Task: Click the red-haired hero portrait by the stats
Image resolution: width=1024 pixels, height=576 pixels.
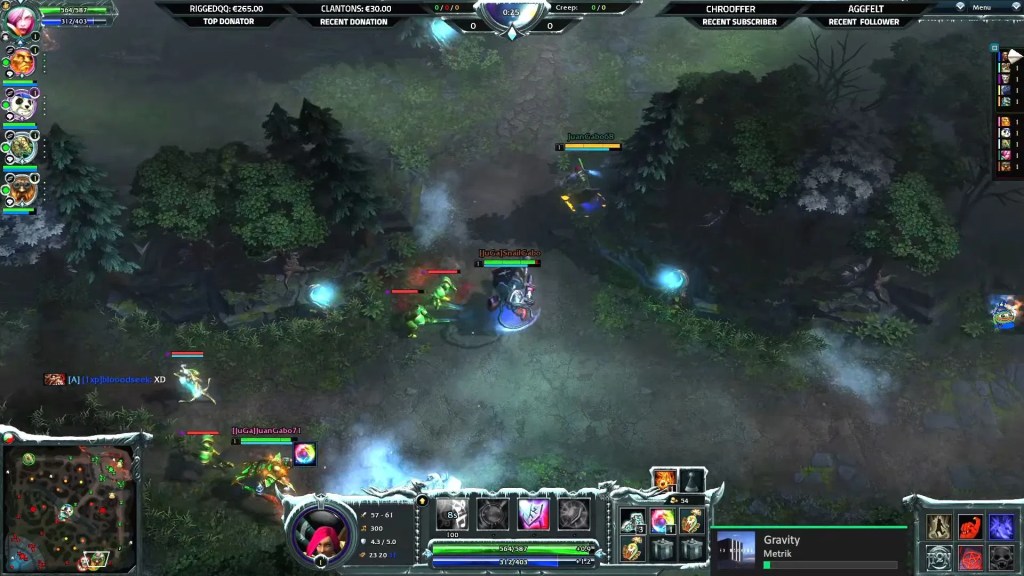Action: (320, 533)
